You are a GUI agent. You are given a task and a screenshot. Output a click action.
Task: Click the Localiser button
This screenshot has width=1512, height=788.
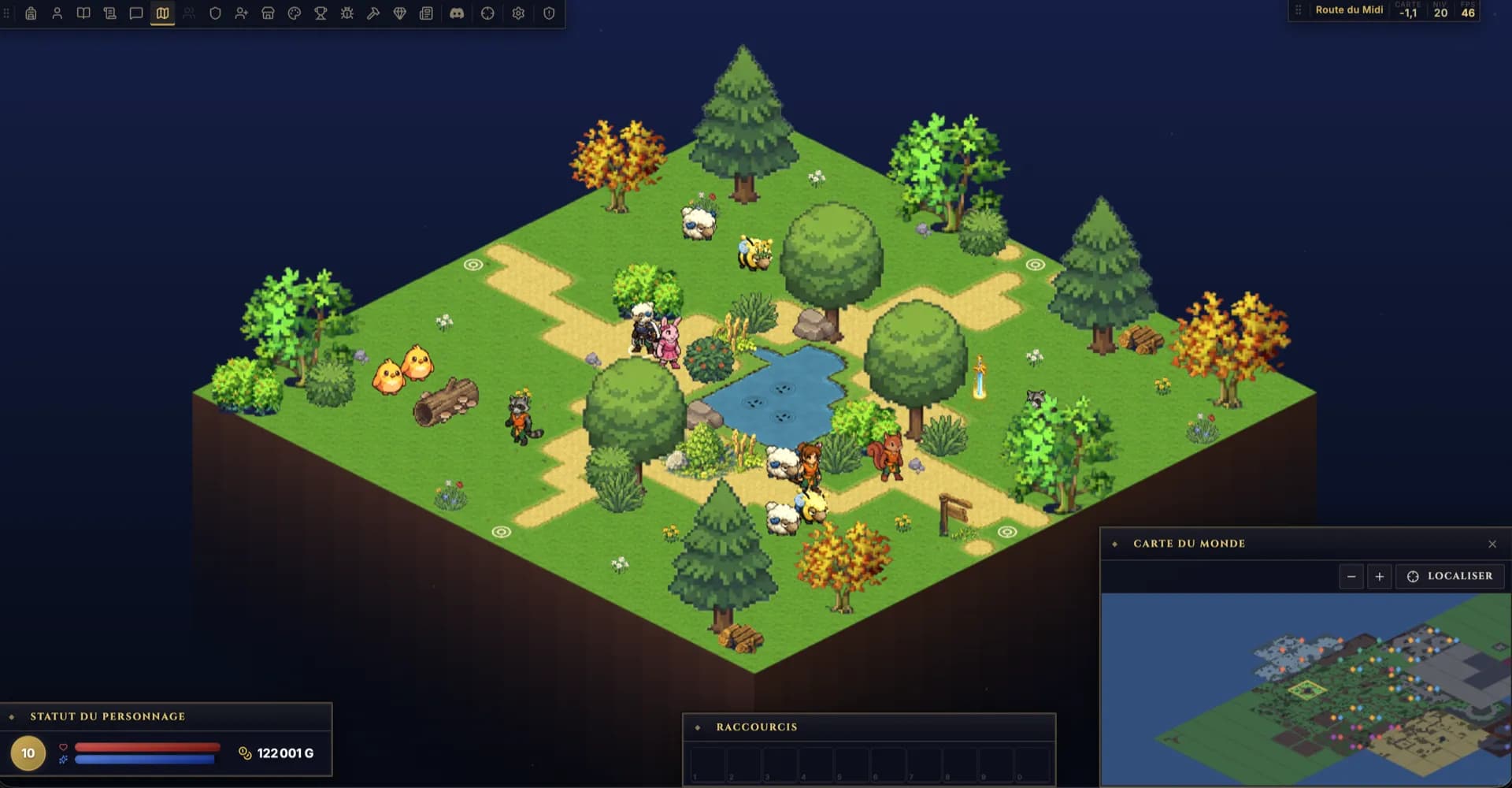pos(1450,577)
